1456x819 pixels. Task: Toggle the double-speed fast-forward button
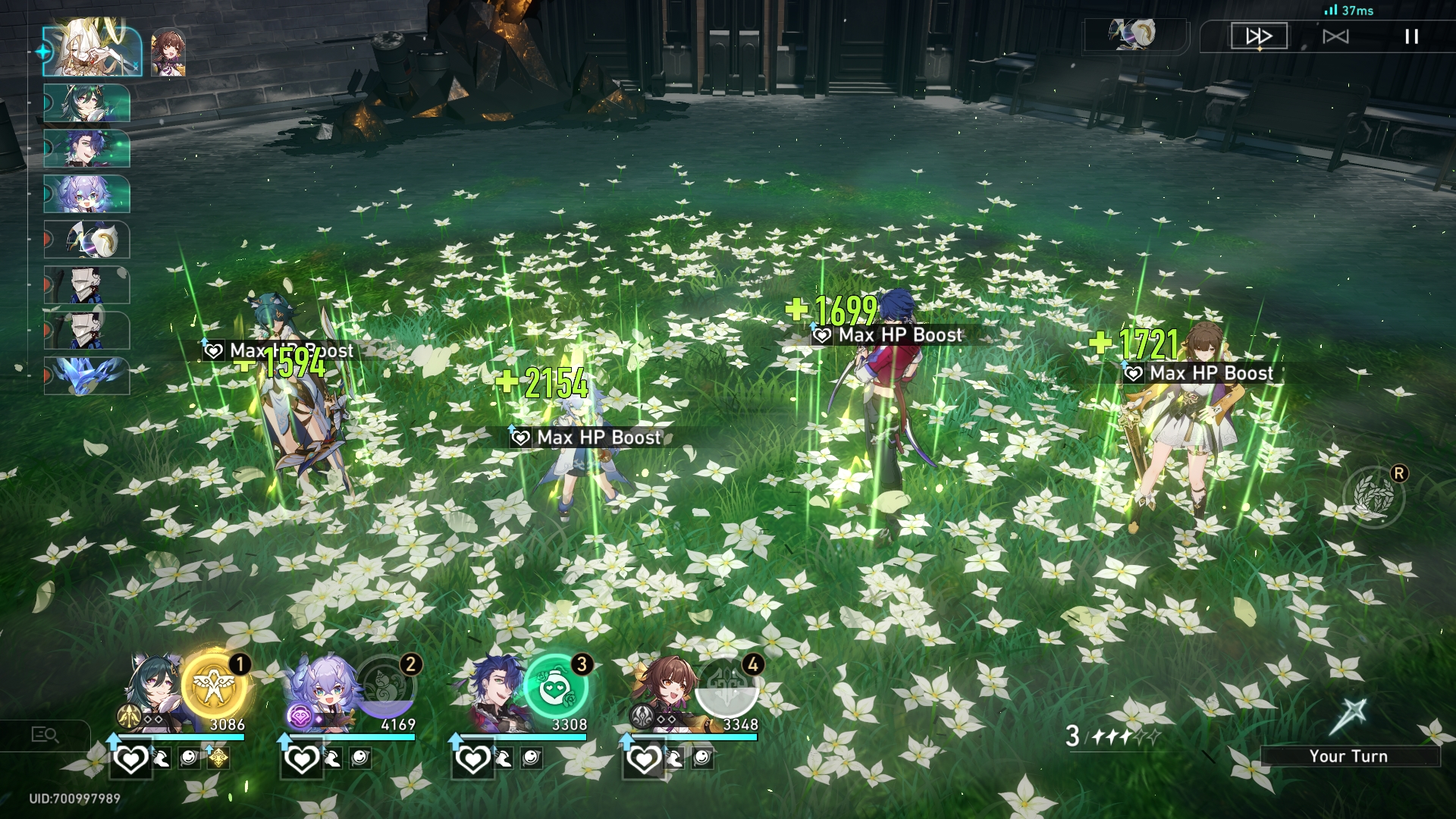point(1259,36)
